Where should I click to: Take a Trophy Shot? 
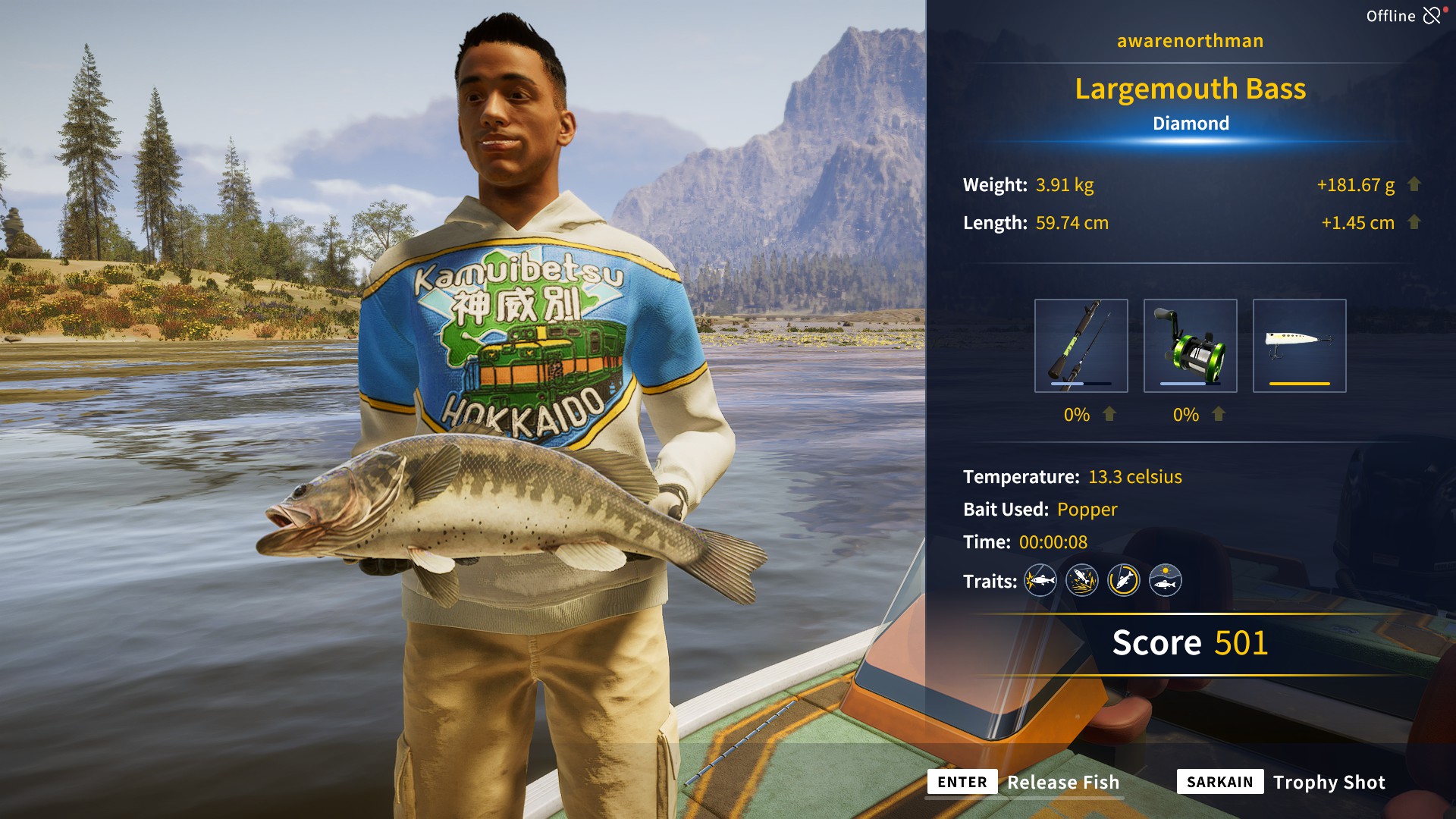[x=1329, y=782]
